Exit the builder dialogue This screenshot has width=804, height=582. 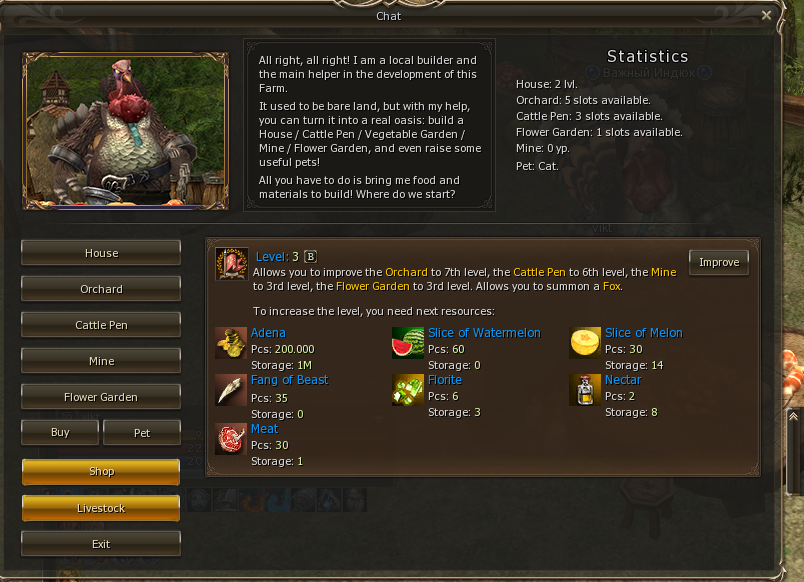101,544
